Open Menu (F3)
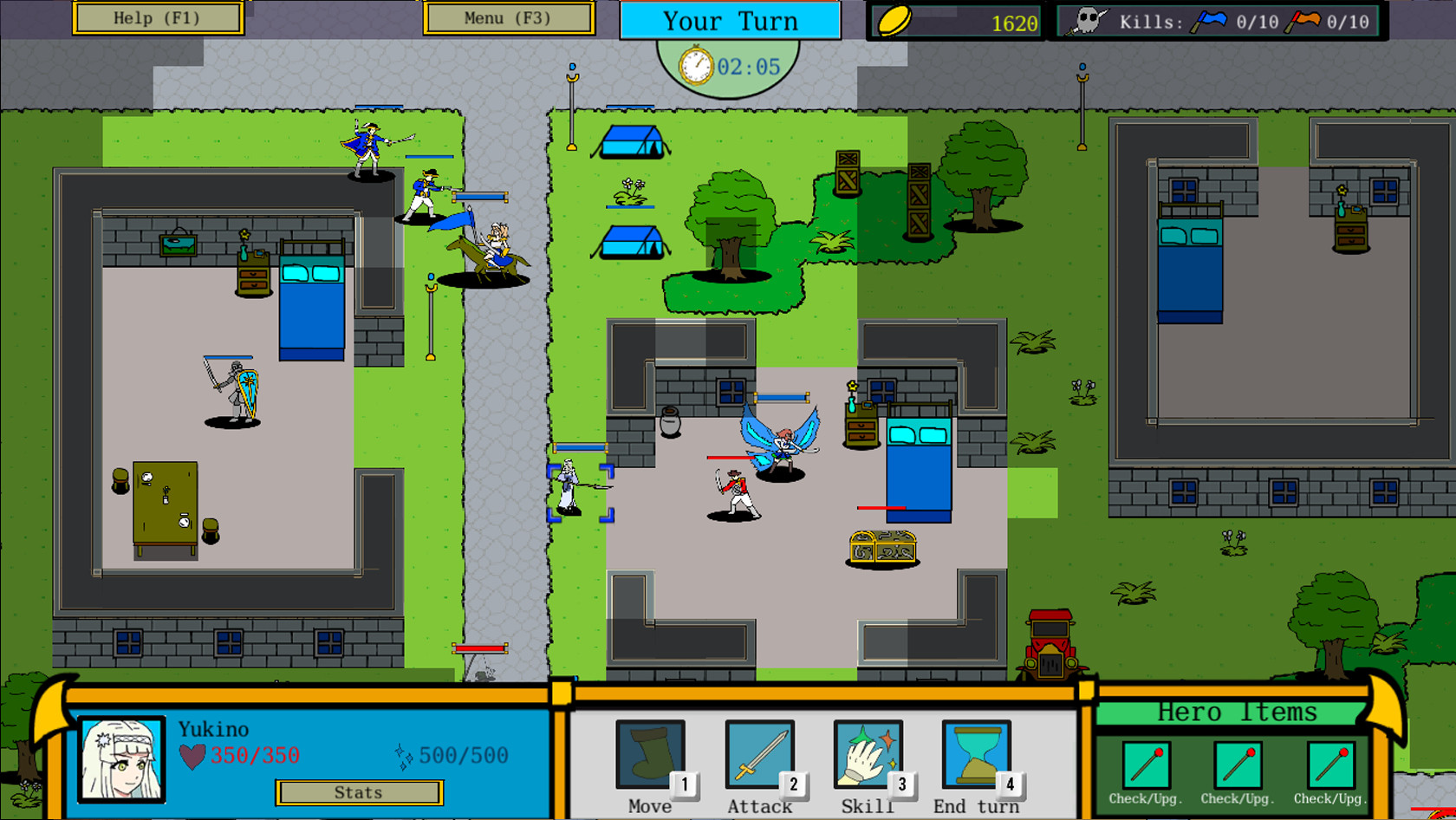Screen dimensions: 1456x820 coord(509,17)
